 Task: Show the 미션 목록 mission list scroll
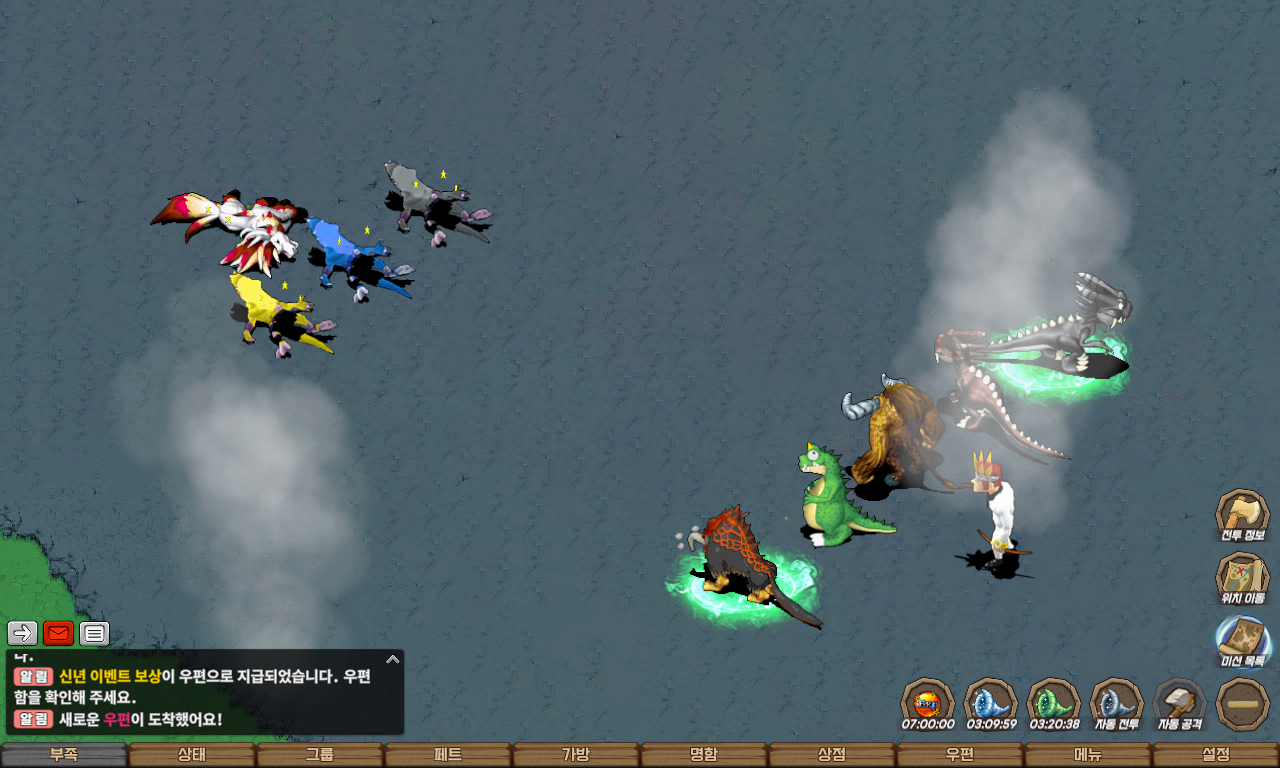pyautogui.click(x=1242, y=641)
